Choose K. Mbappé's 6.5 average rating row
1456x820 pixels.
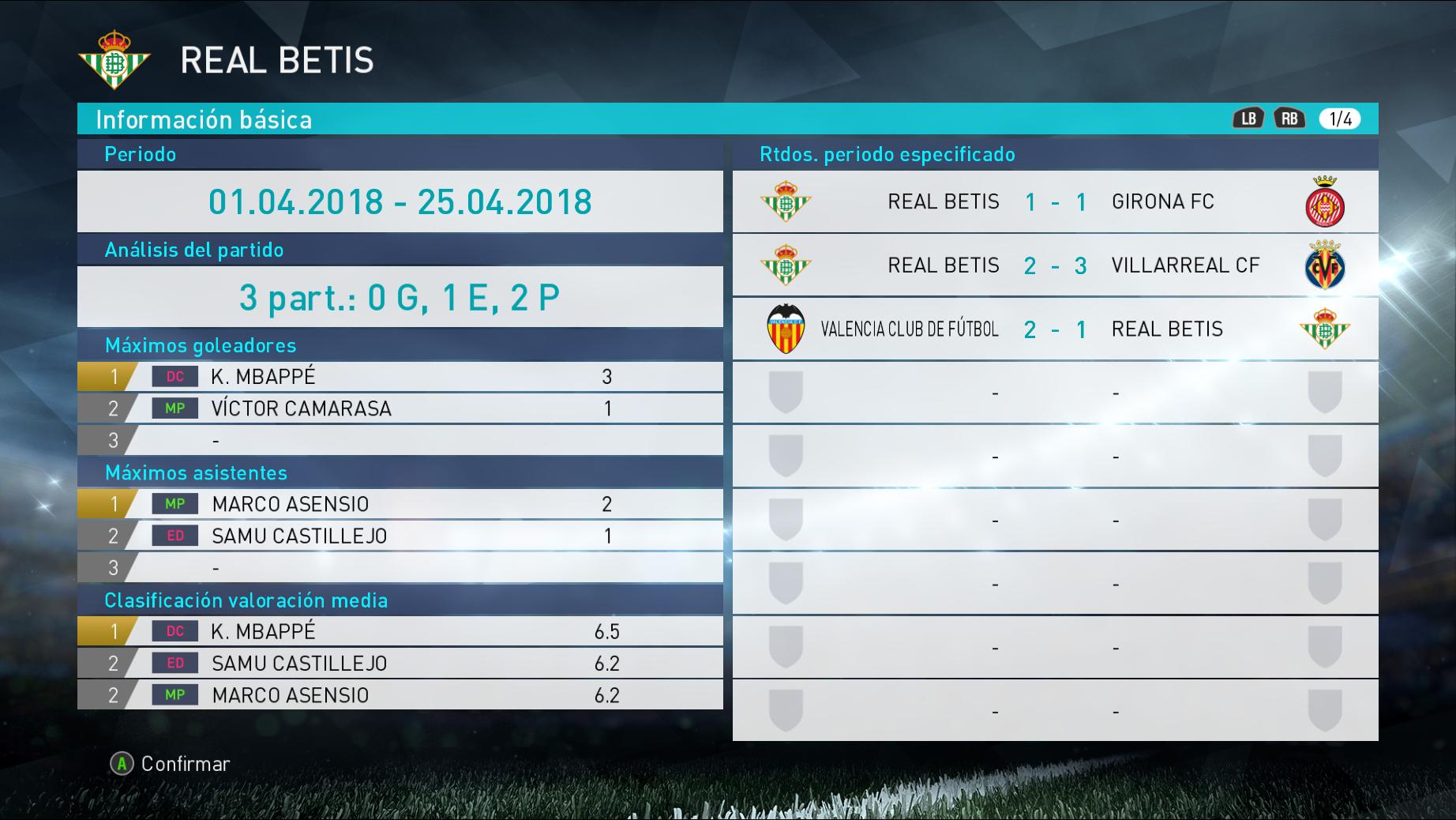400,631
